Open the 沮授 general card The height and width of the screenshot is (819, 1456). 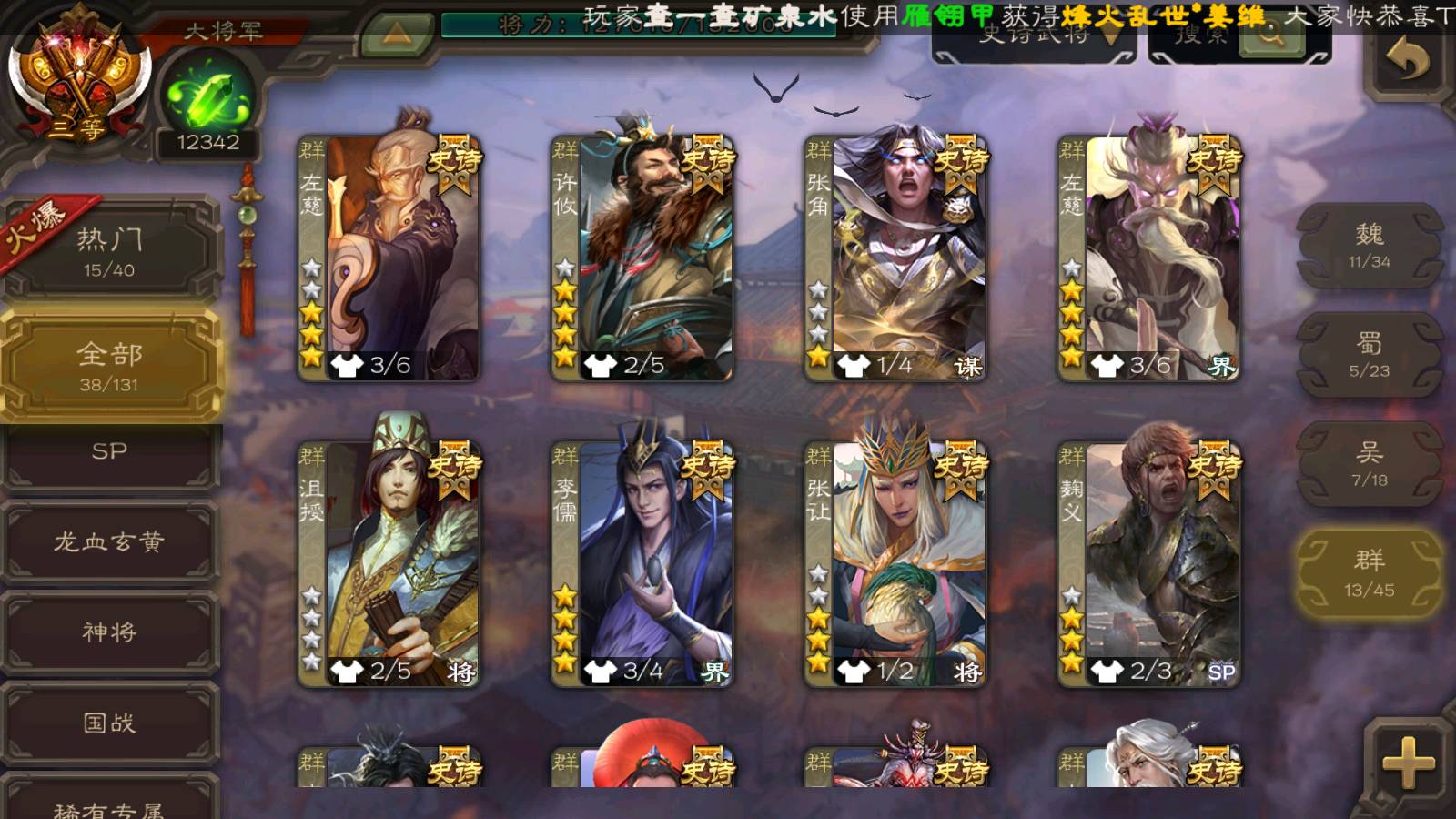(x=389, y=564)
